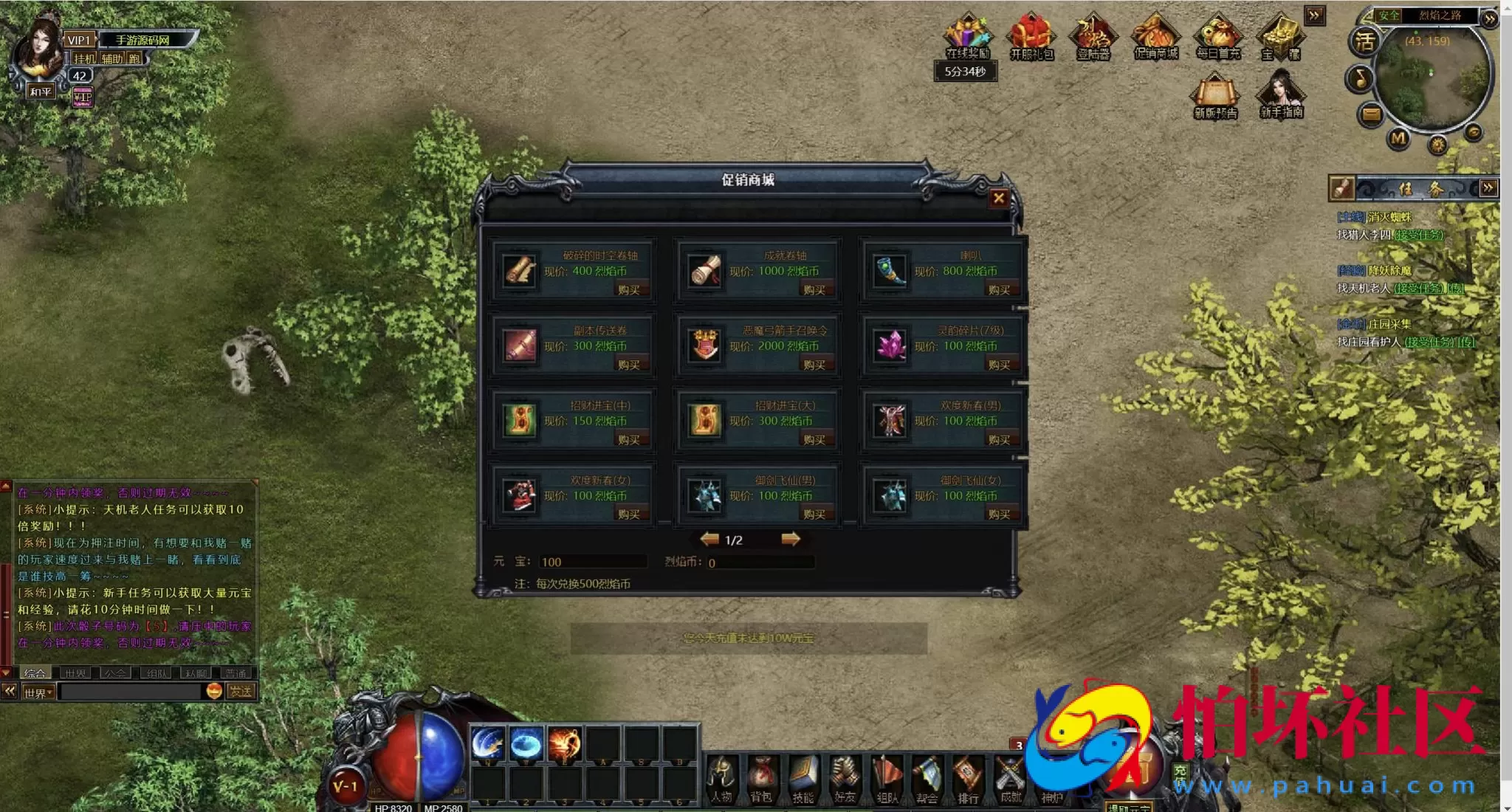The image size is (1512, 812).
Task: Open the 新手指南 beginner guide
Action: click(x=1281, y=94)
